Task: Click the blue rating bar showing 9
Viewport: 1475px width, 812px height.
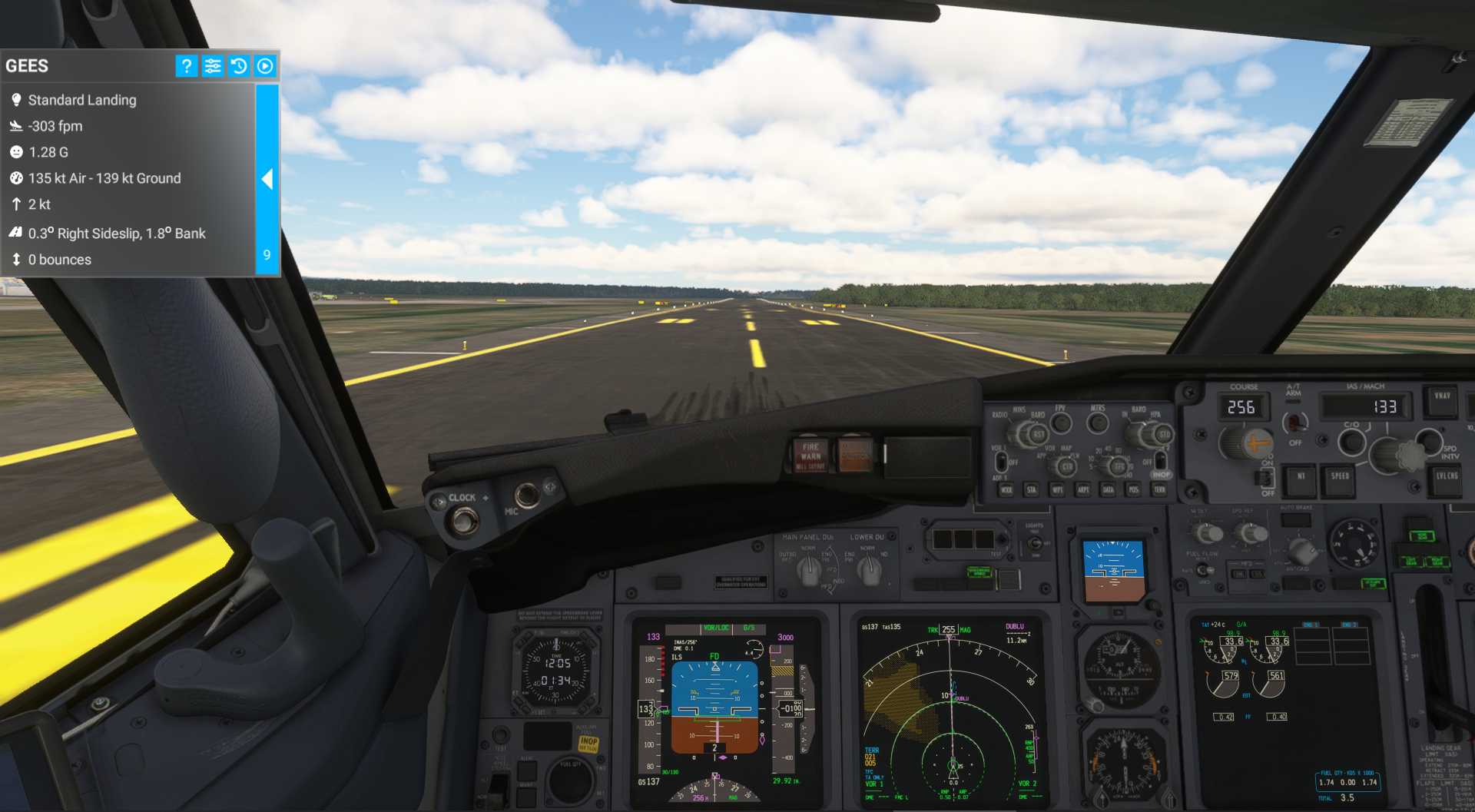Action: tap(266, 255)
